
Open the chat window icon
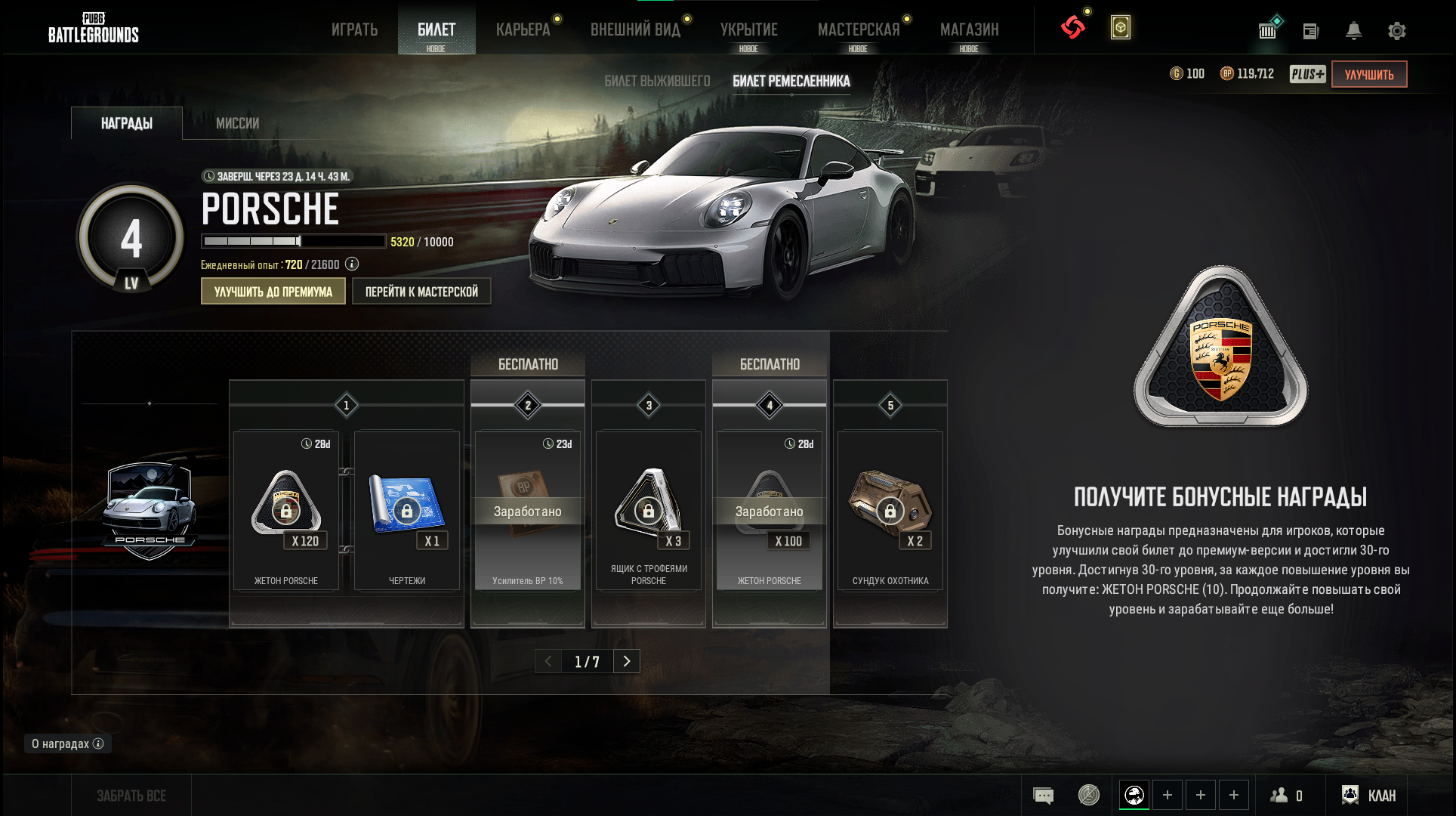point(1043,796)
